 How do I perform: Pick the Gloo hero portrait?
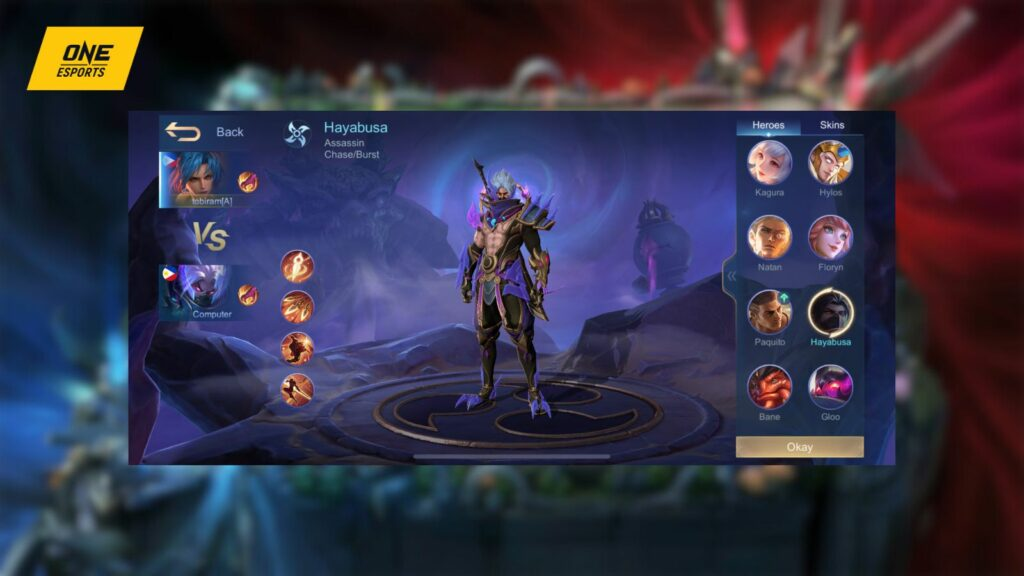tap(830, 386)
